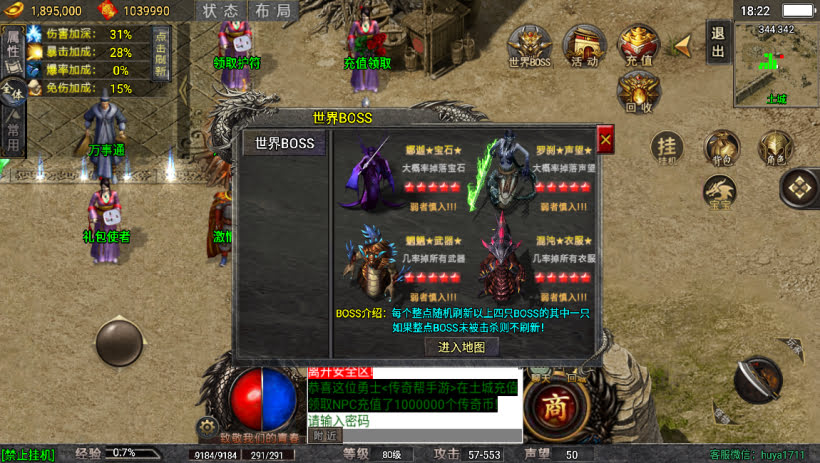This screenshot has width=820, height=463.
Task: Open the 宝宝 pet menu
Action: click(720, 191)
